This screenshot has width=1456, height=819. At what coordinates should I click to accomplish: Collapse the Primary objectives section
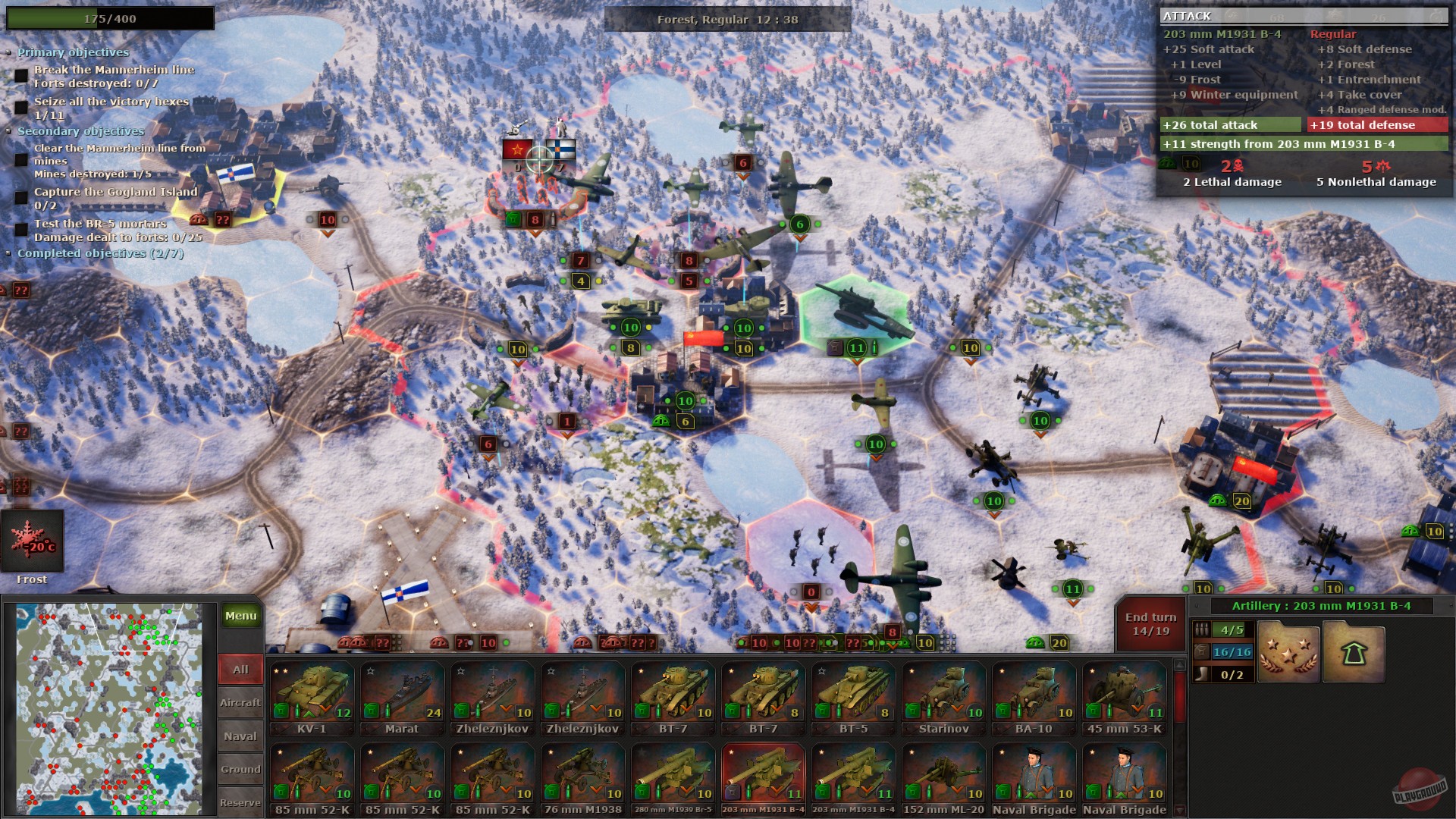pyautogui.click(x=10, y=52)
